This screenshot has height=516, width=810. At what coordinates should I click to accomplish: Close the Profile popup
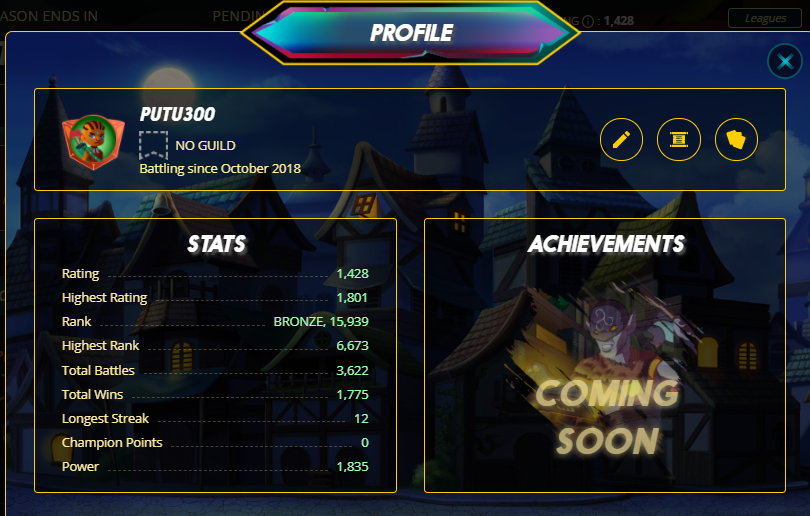pos(783,62)
